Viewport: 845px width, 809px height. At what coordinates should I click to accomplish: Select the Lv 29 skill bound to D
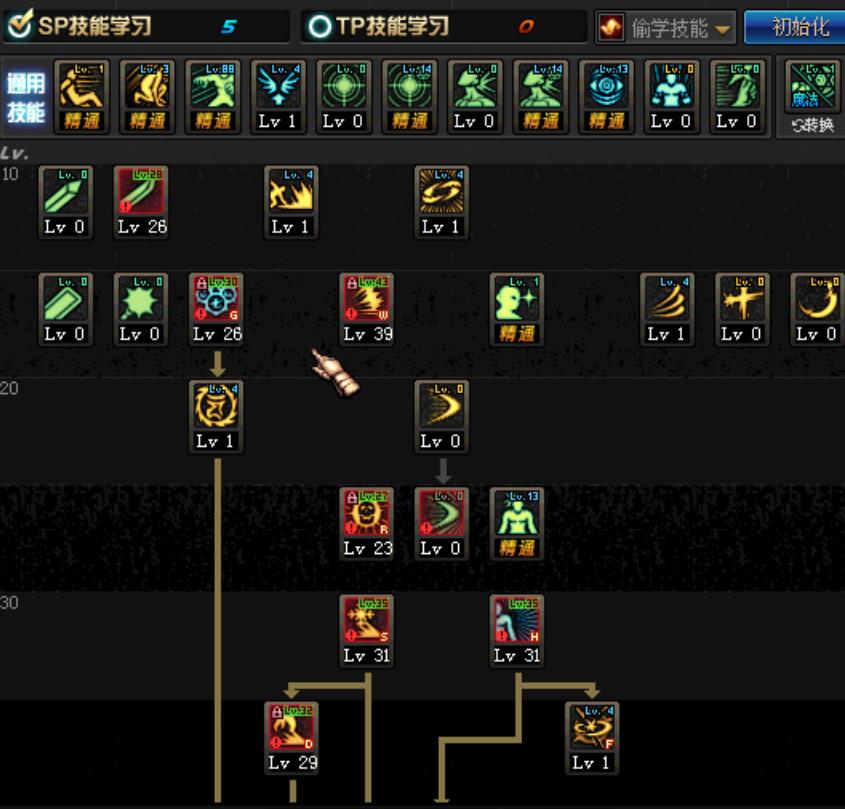[292, 728]
